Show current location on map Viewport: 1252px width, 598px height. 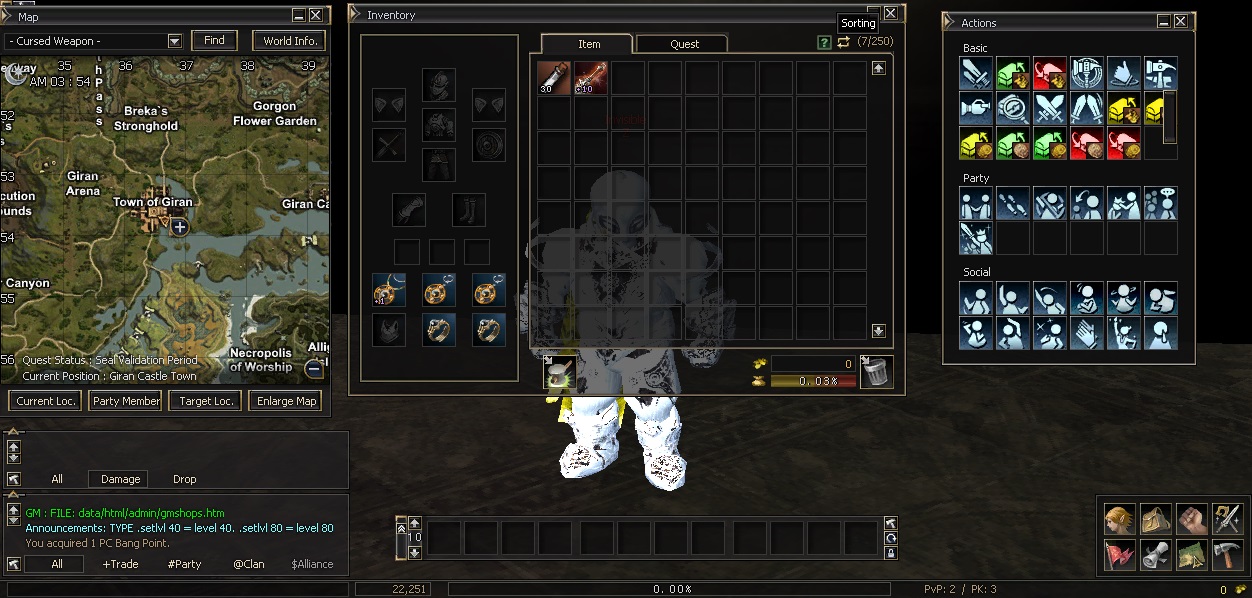click(x=45, y=401)
